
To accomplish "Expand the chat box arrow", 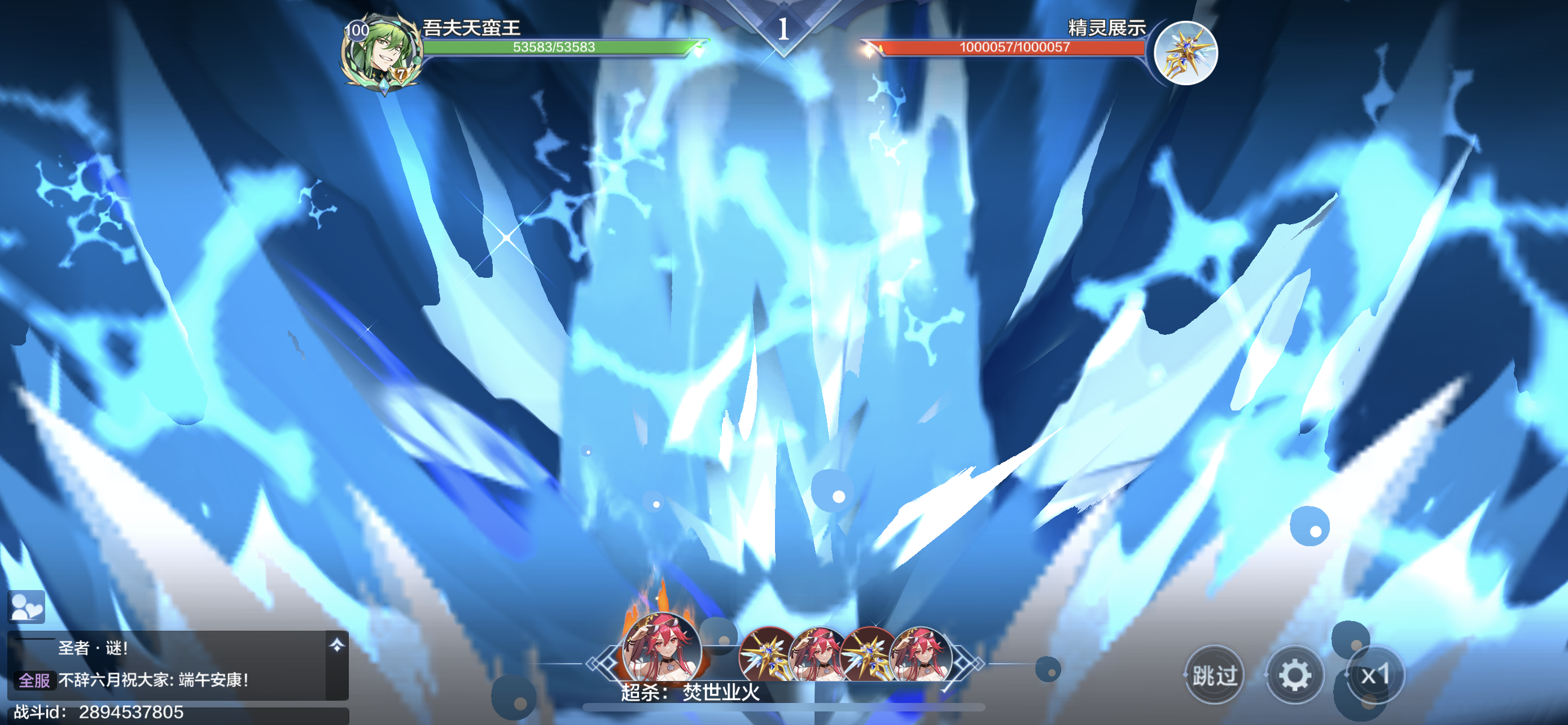I will (336, 645).
